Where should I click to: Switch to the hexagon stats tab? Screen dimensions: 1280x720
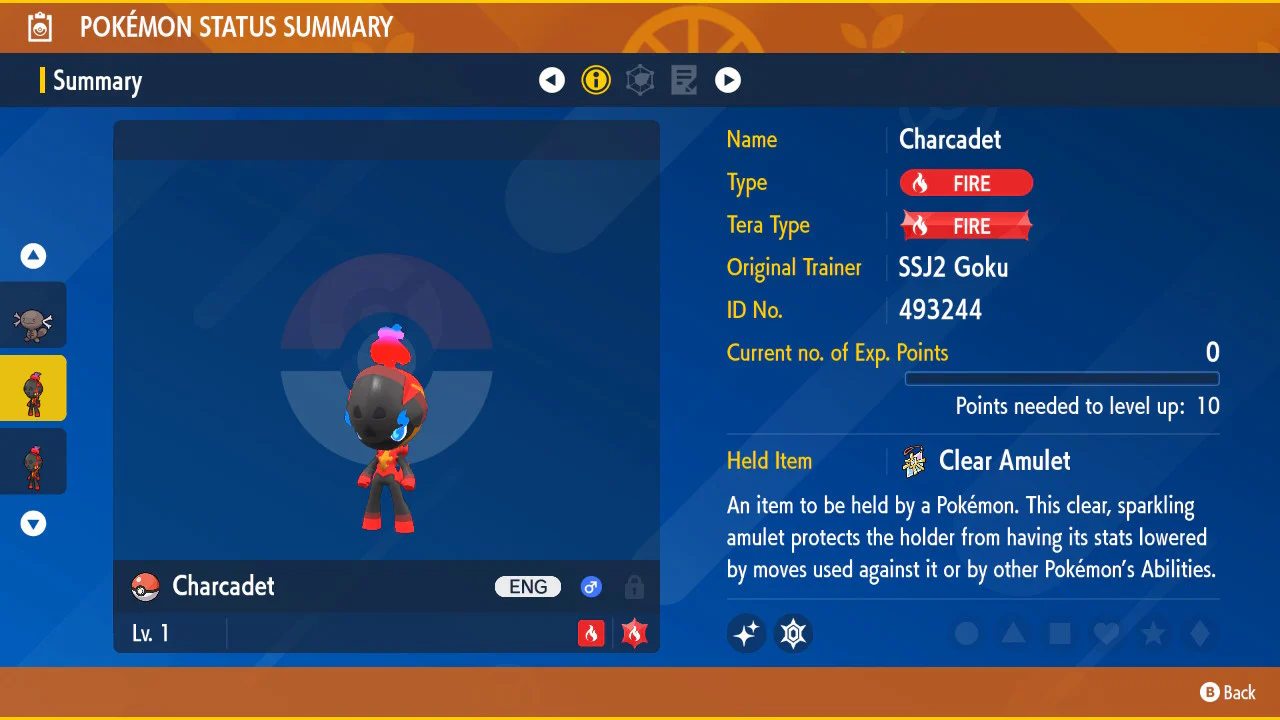click(x=640, y=80)
